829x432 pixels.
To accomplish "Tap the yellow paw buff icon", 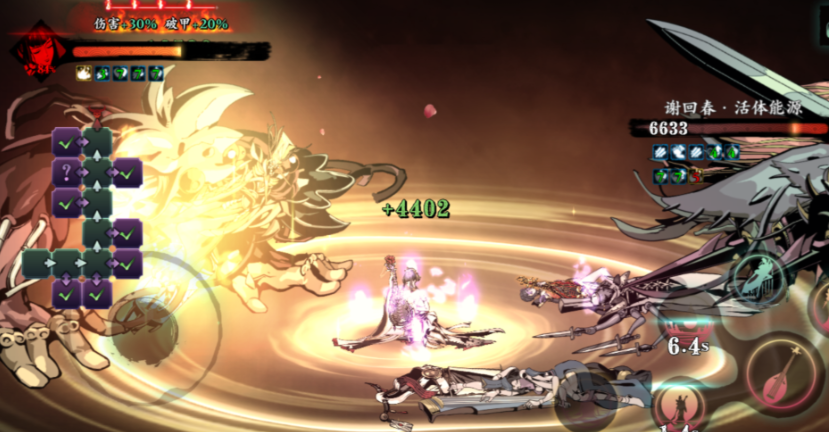I will click(85, 73).
